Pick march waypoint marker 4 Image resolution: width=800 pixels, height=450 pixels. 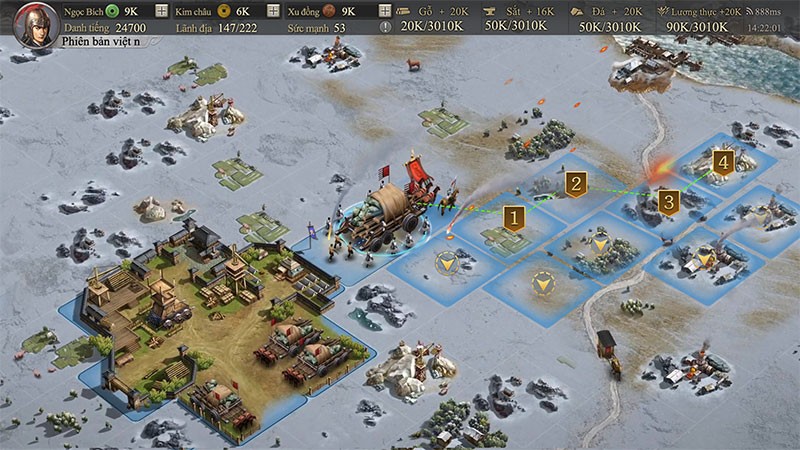723,162
